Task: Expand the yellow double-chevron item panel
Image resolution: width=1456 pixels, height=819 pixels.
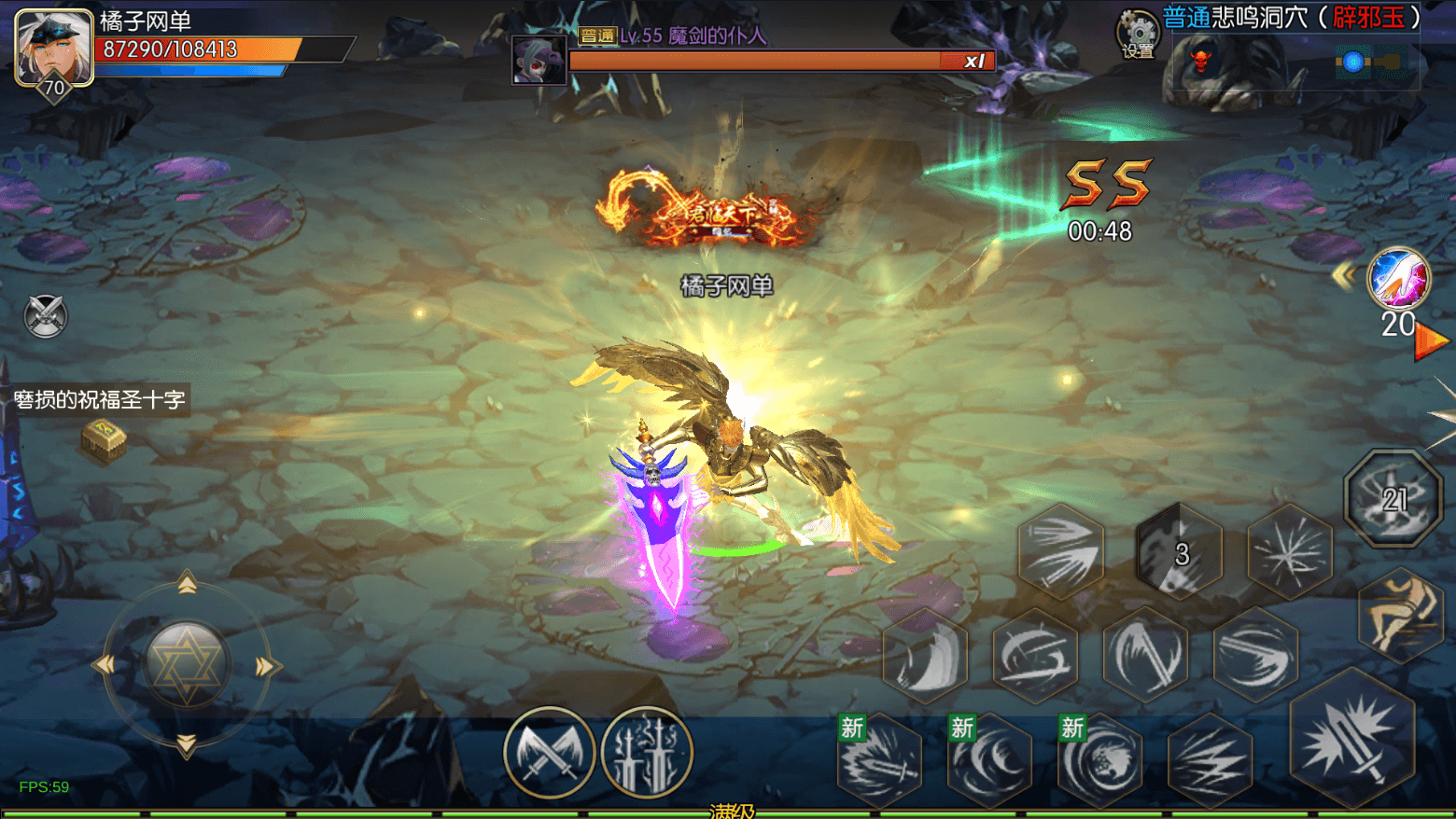Action: (1344, 275)
